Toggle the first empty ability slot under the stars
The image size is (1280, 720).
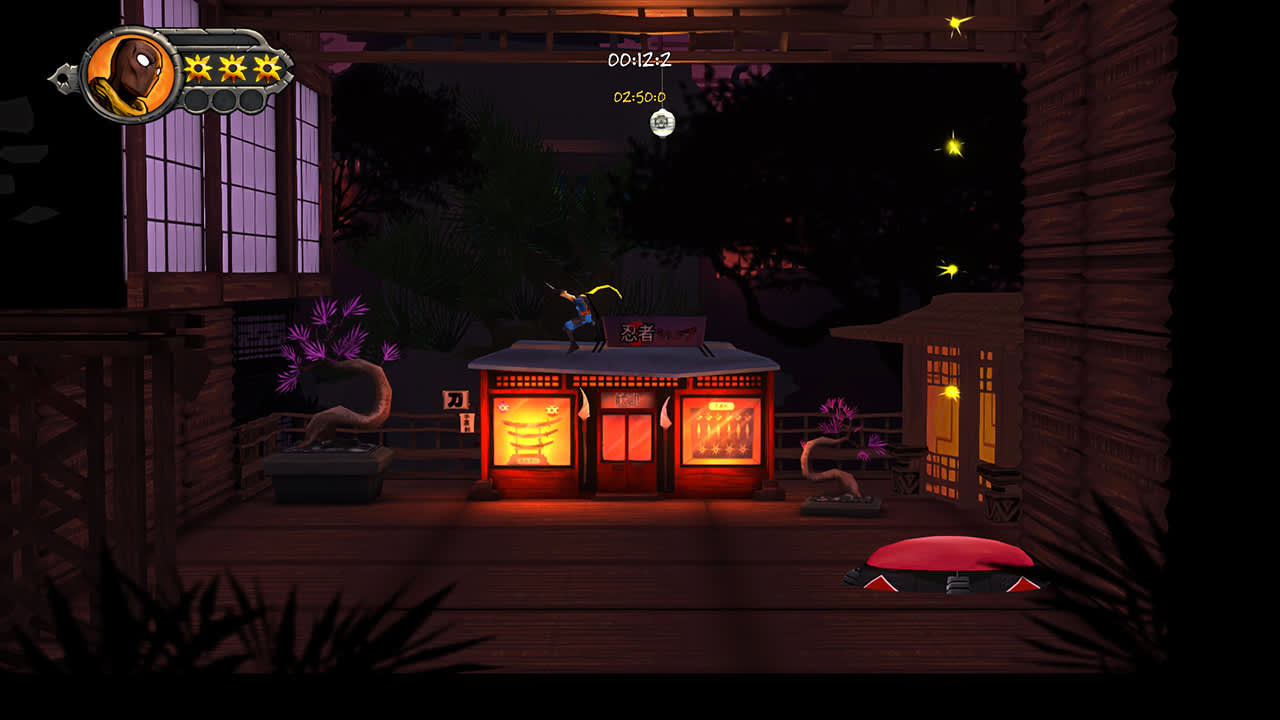(197, 99)
